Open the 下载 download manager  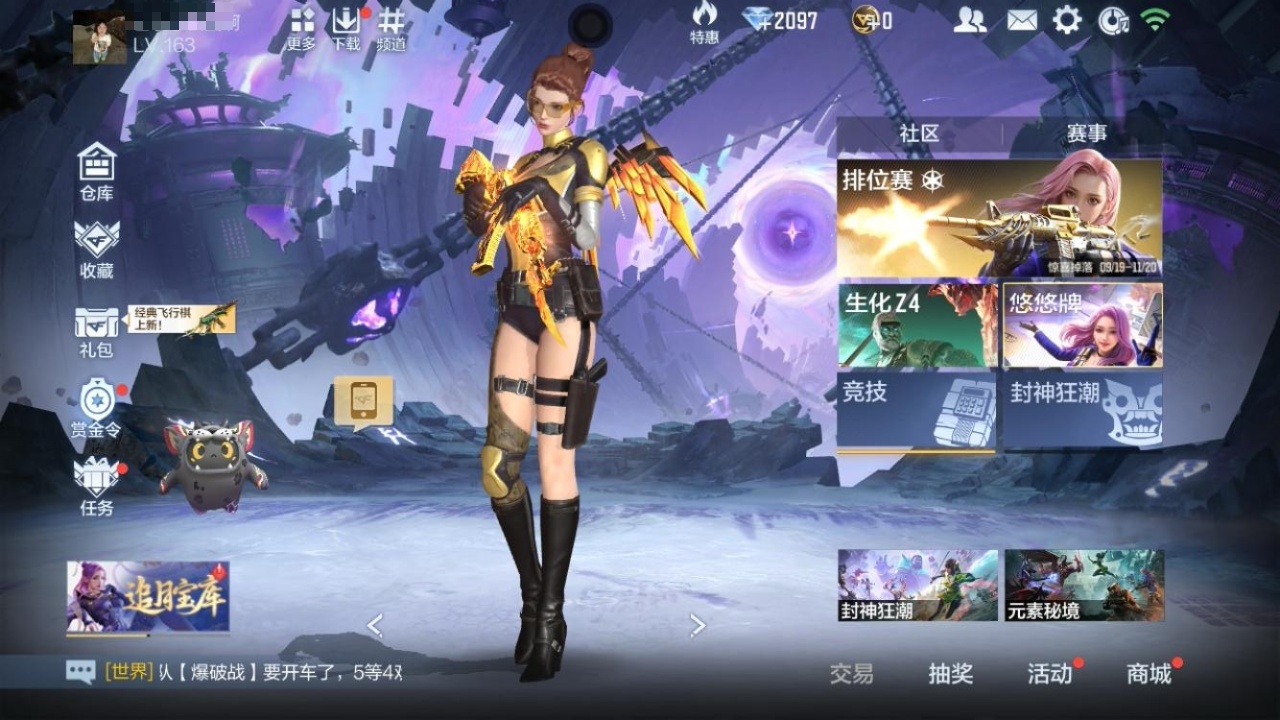click(346, 28)
